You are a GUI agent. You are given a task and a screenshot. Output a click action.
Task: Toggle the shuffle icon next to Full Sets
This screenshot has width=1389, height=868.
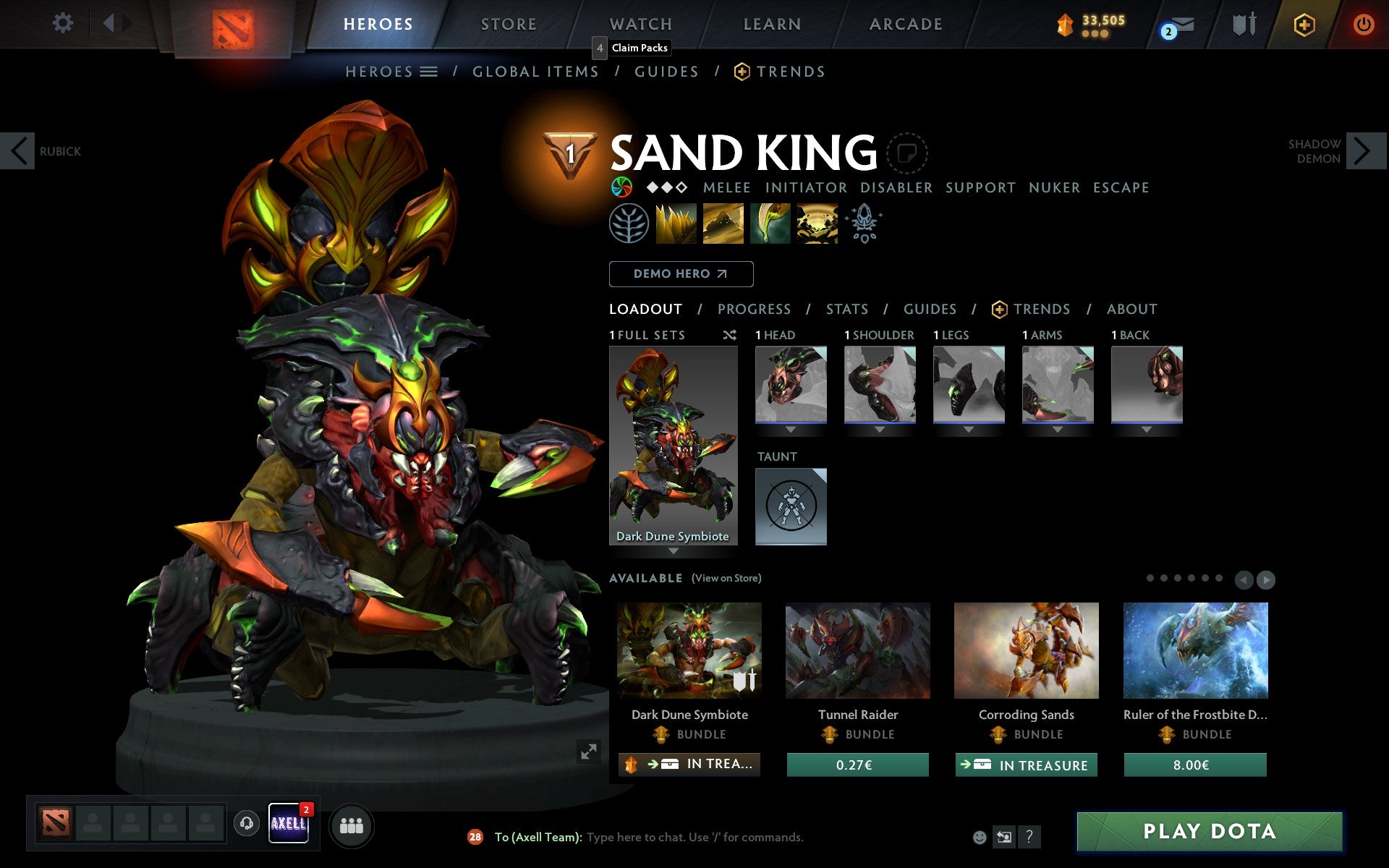(x=729, y=335)
